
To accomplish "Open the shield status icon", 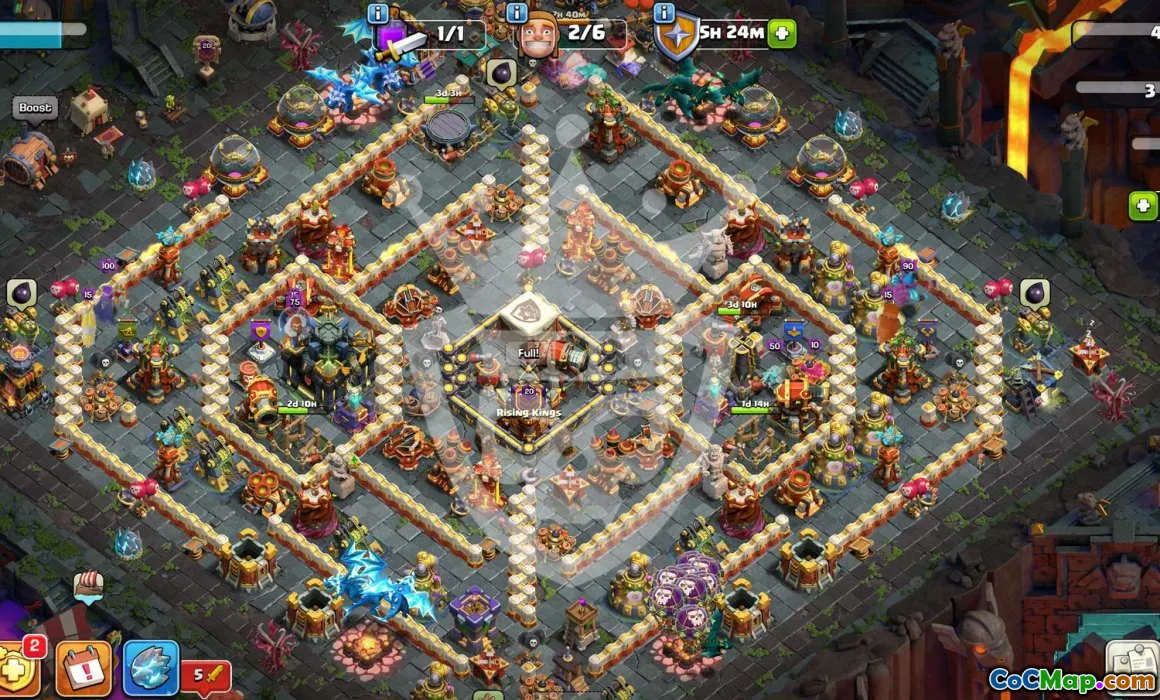I will pos(678,37).
